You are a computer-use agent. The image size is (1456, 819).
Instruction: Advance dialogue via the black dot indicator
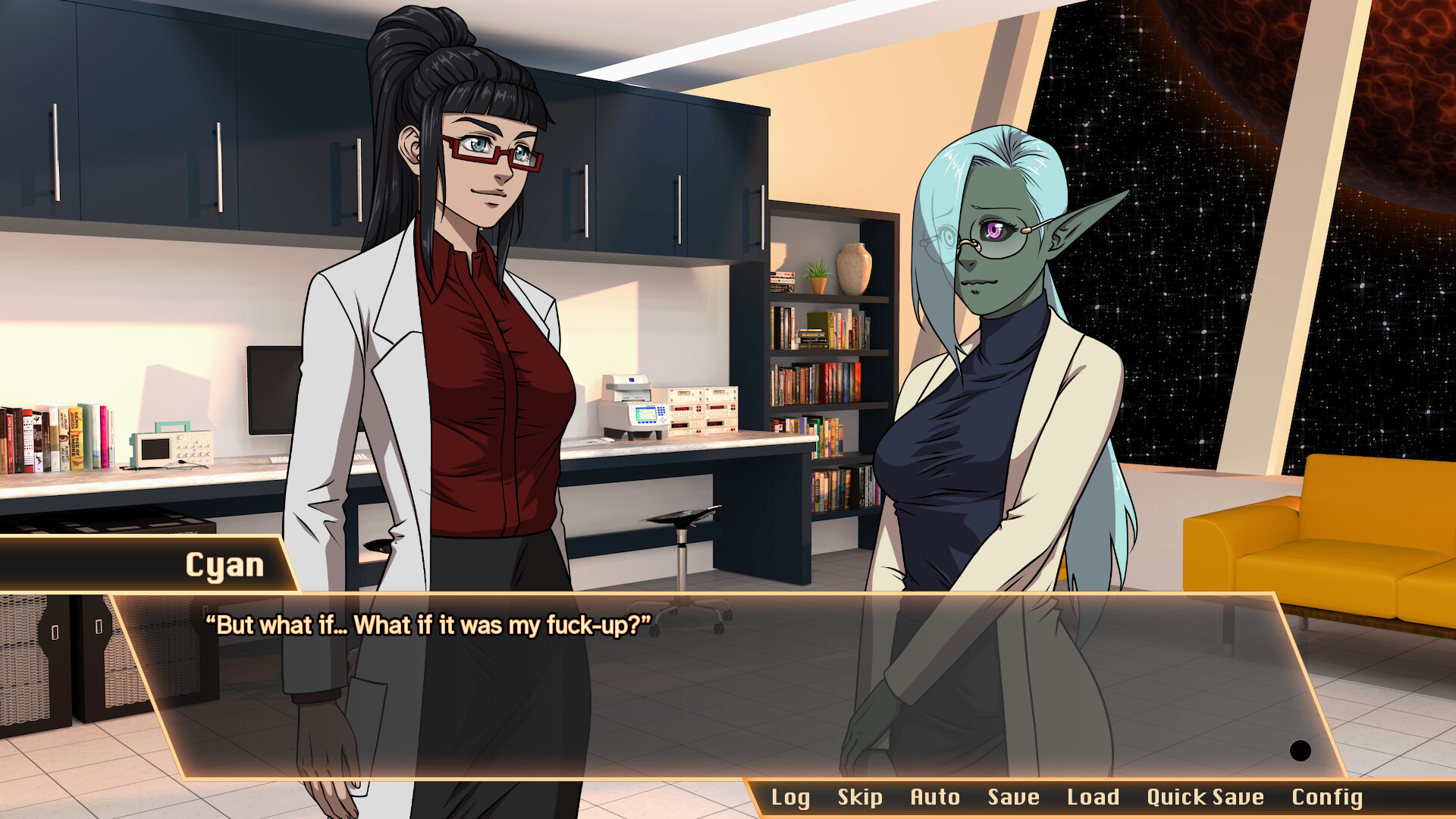(x=1301, y=751)
